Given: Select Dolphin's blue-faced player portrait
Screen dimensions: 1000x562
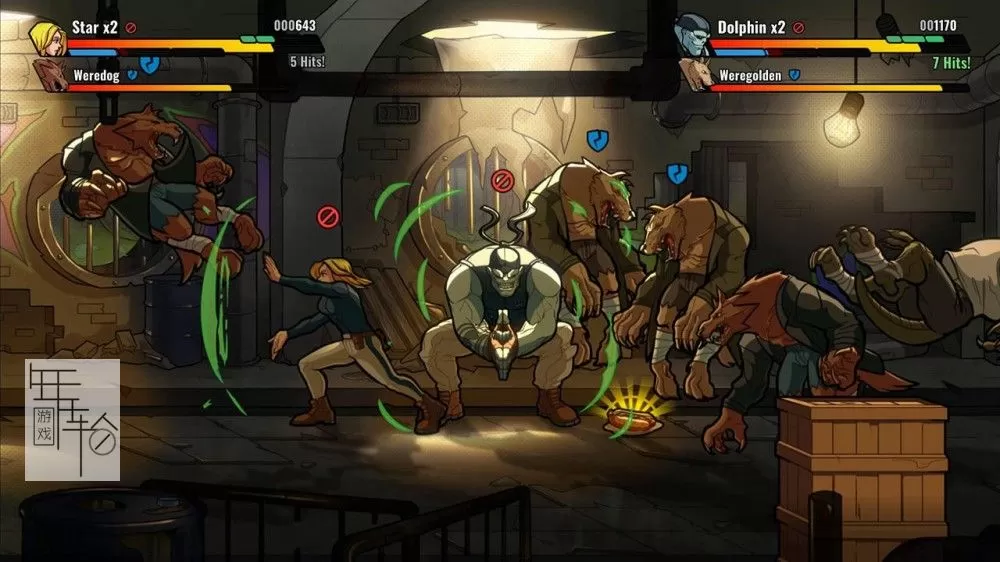Looking at the screenshot, I should [692, 36].
